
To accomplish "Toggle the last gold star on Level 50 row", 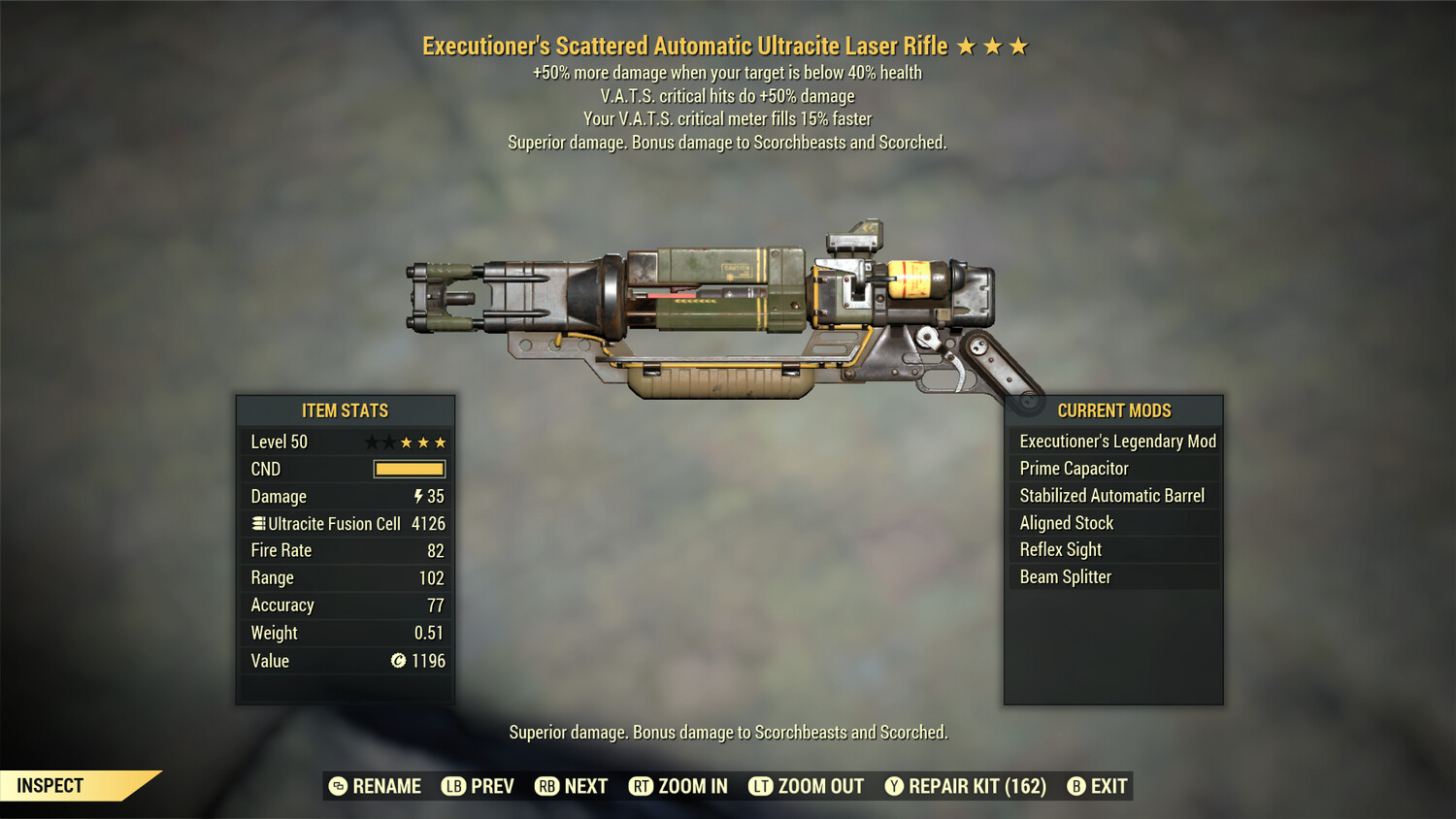I will (441, 442).
